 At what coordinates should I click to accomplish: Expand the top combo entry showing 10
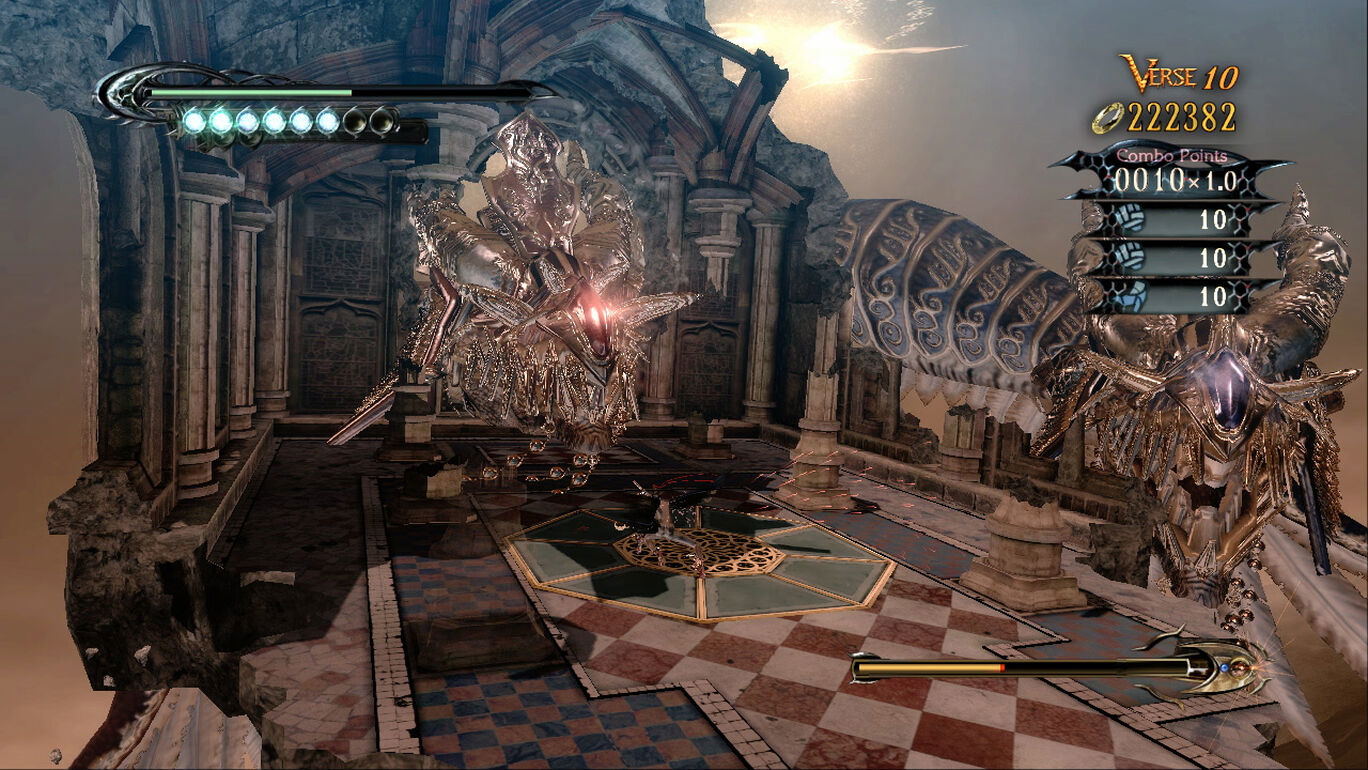point(1215,220)
